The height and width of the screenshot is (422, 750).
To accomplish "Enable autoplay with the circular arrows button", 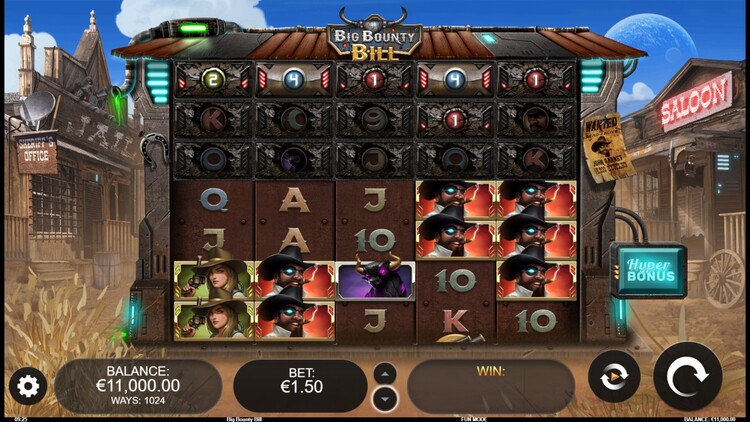I will 614,377.
